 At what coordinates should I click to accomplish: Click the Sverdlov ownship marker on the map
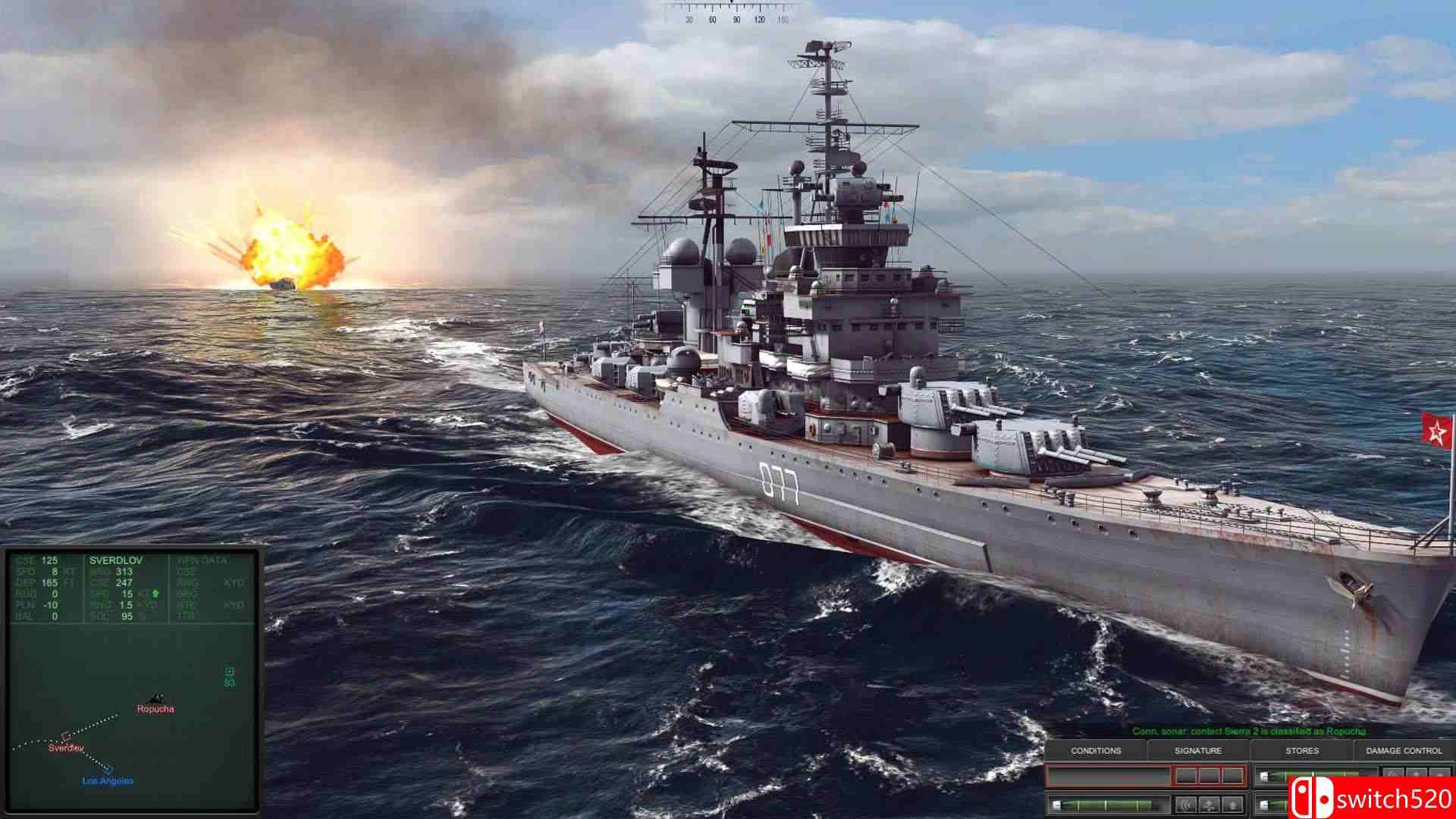coord(67,736)
